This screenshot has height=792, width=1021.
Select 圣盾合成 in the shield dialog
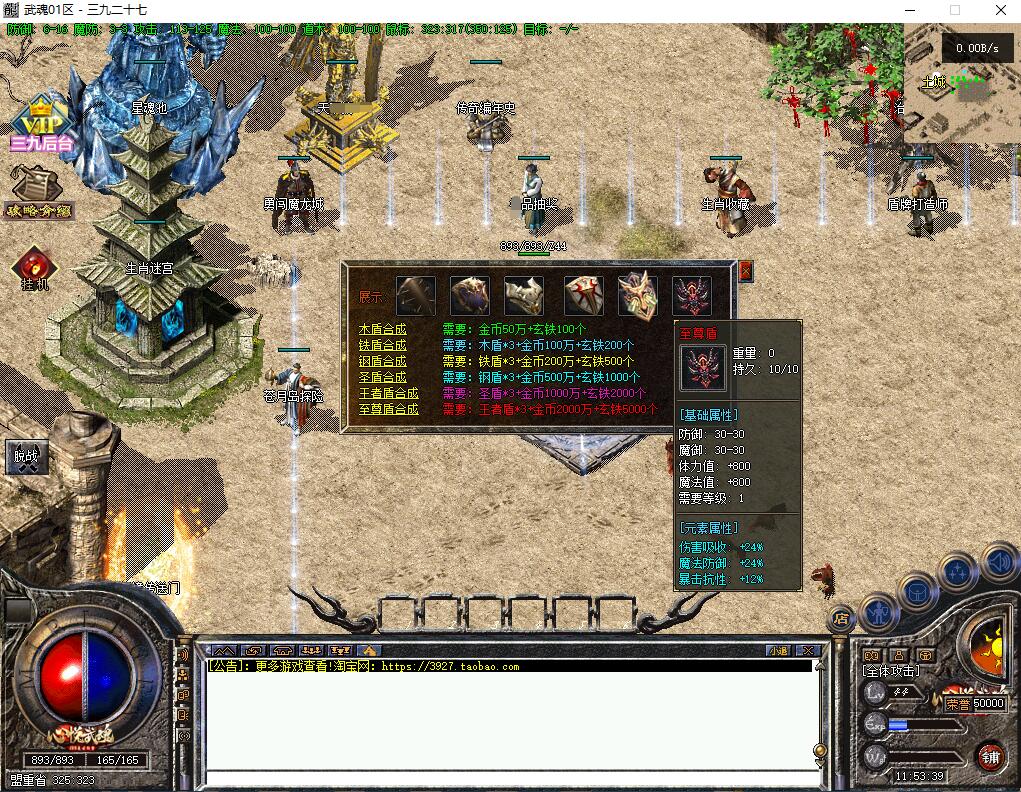[383, 377]
